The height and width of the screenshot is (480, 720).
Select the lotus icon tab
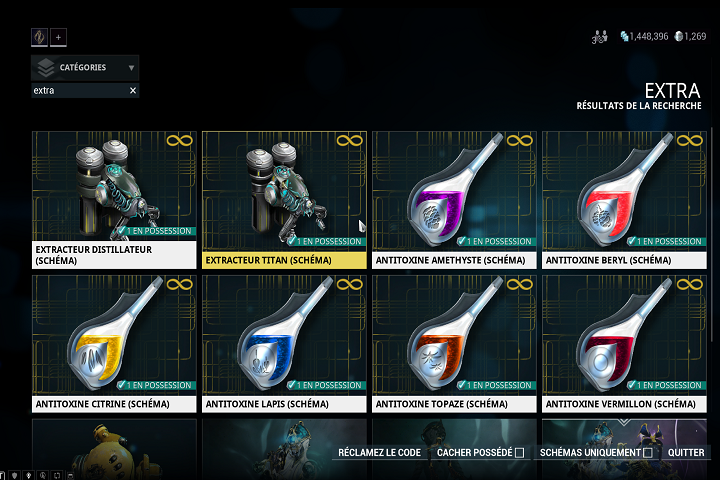tap(40, 37)
